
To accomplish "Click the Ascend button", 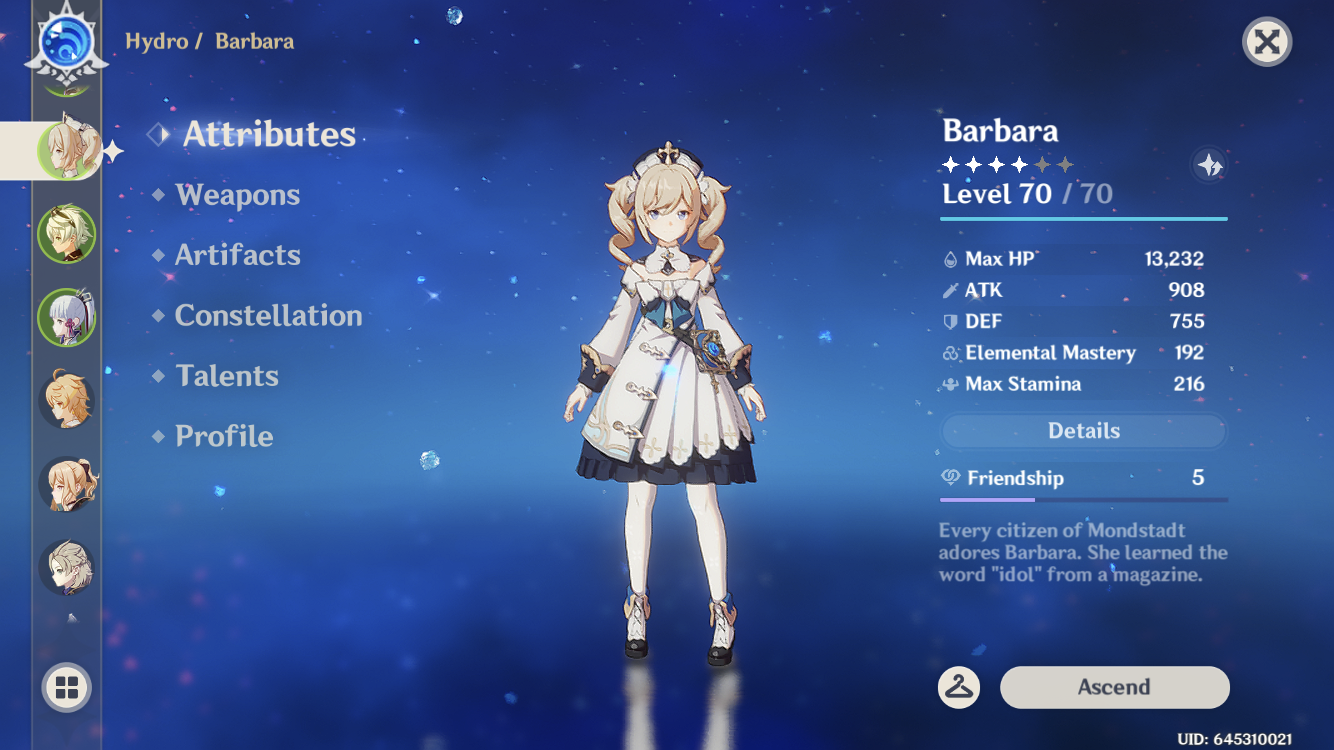I will tap(1114, 687).
